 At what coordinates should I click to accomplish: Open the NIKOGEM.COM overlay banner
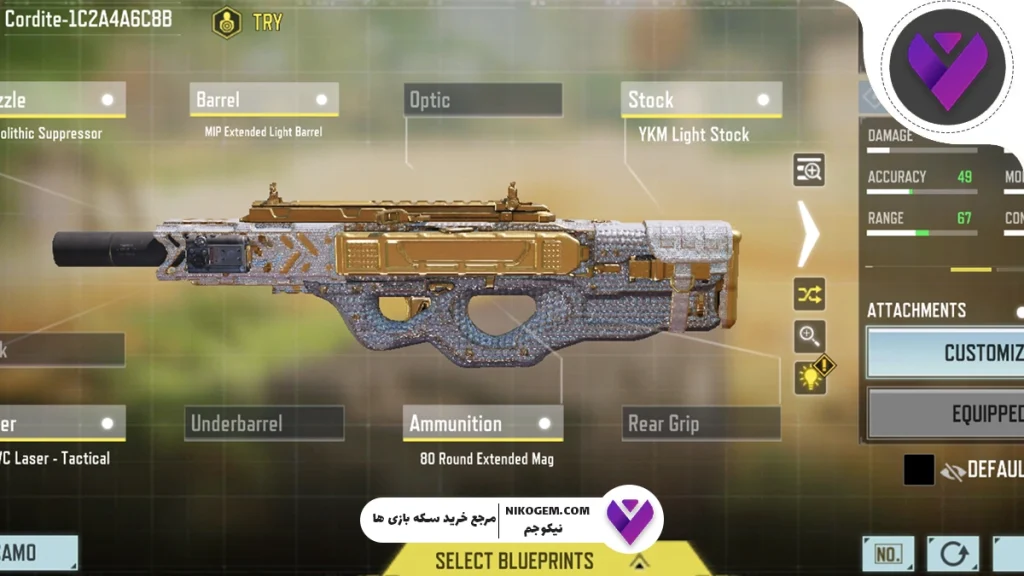(x=510, y=518)
